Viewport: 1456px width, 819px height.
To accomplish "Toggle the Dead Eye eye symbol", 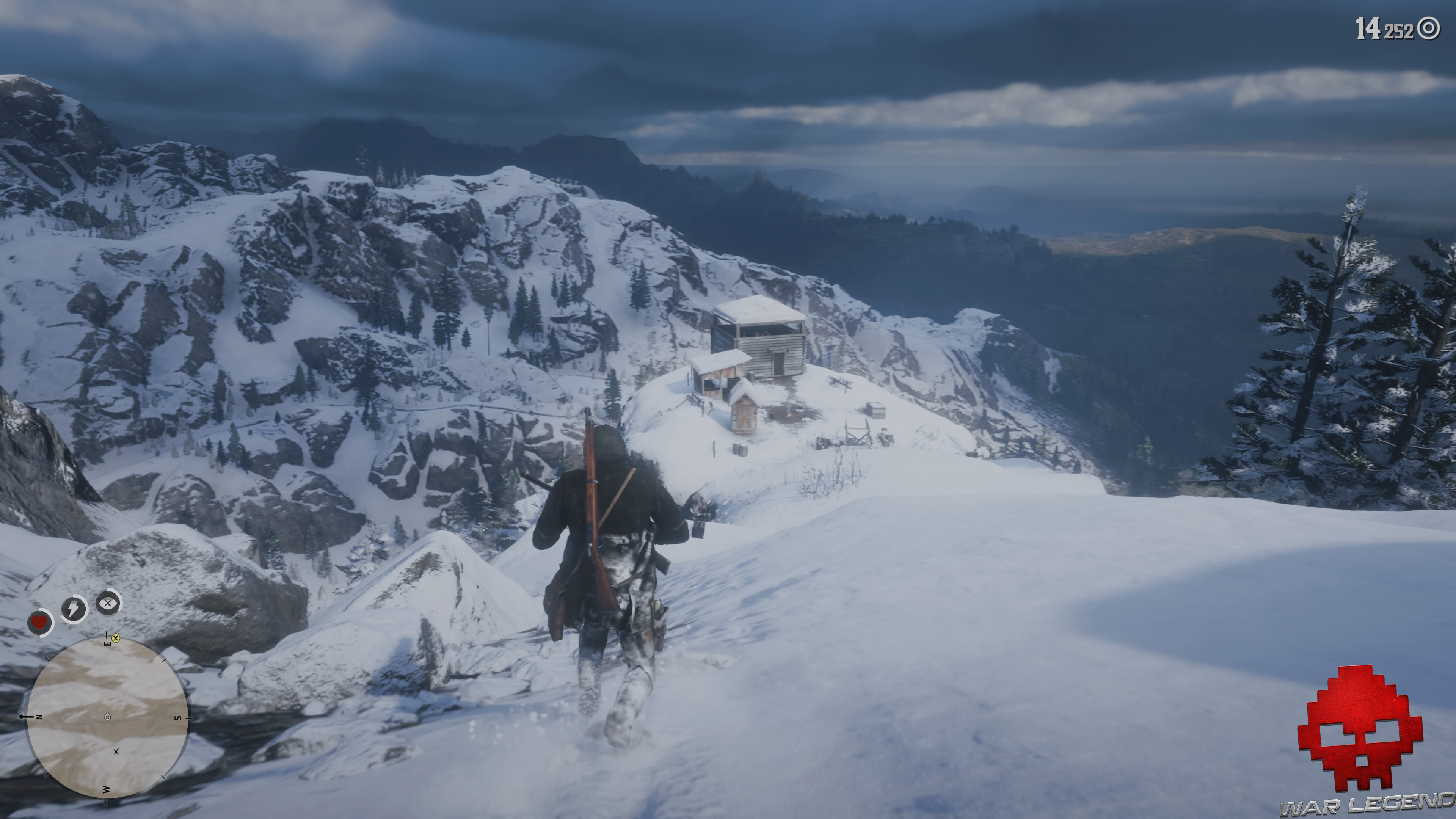I will tap(107, 602).
